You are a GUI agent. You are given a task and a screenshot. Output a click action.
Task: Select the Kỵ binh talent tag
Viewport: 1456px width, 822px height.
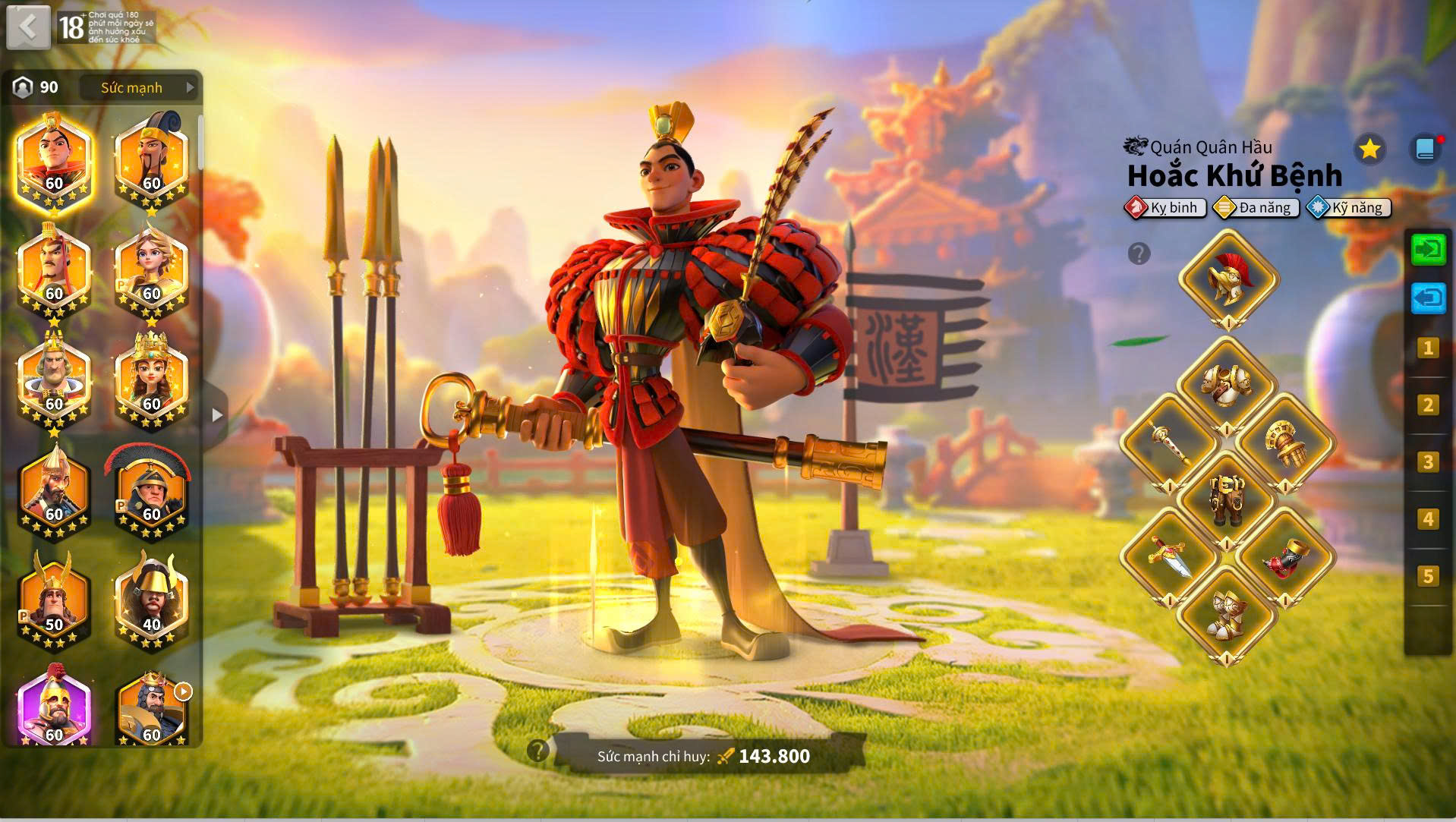(1166, 208)
